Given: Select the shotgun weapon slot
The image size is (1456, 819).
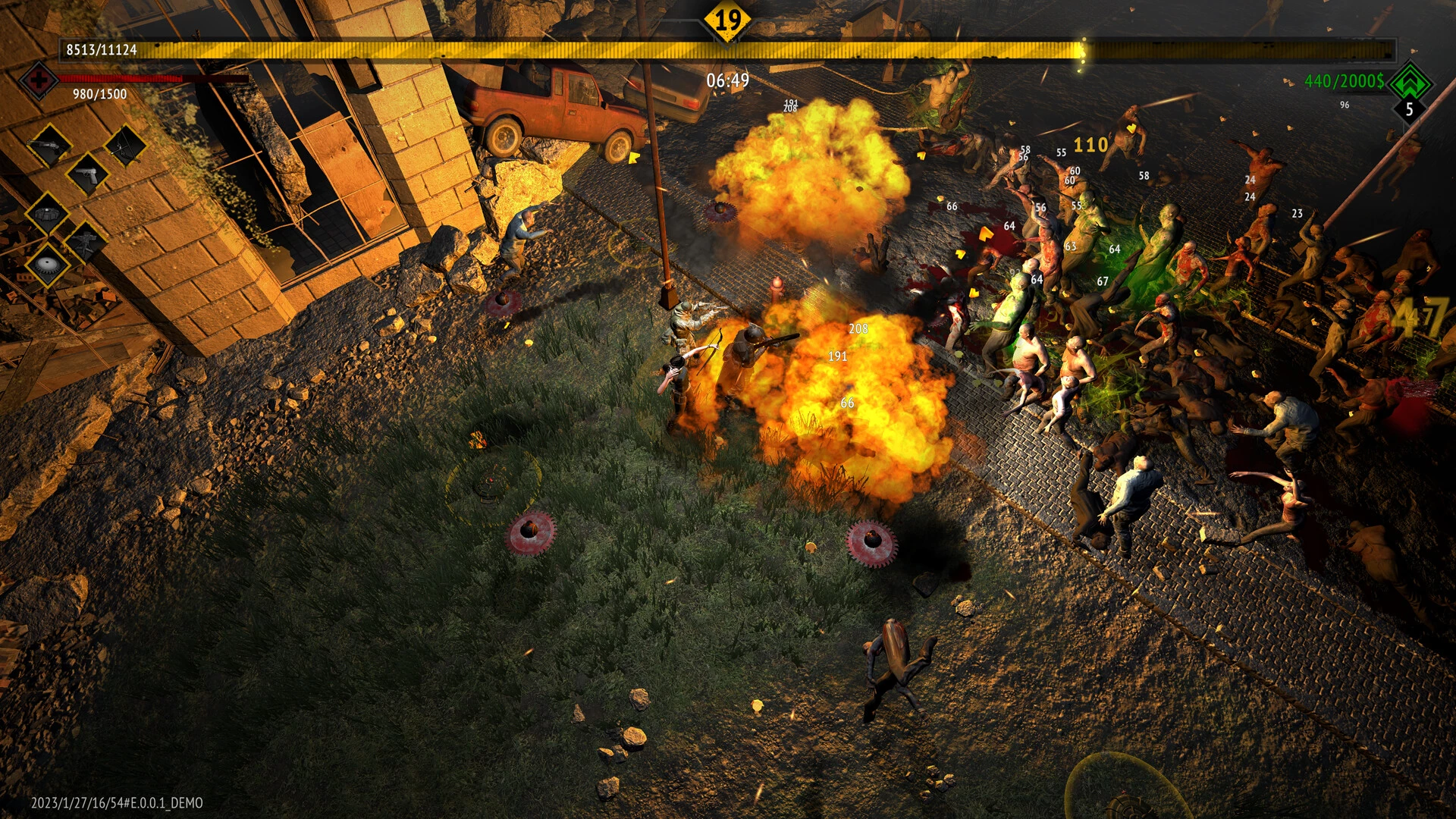Looking at the screenshot, I should point(50,144).
